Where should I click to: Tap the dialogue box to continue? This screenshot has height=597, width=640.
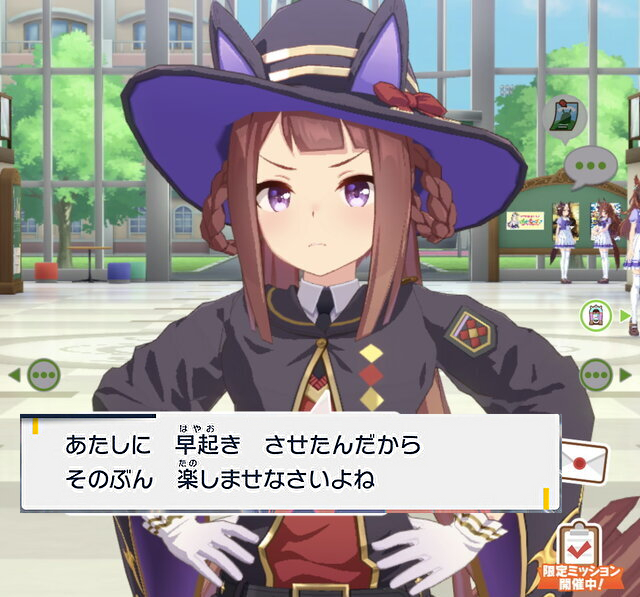(290, 462)
